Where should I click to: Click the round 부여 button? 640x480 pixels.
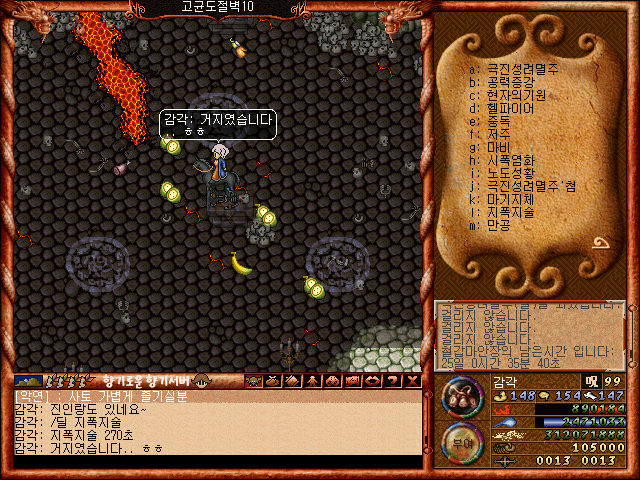click(462, 441)
